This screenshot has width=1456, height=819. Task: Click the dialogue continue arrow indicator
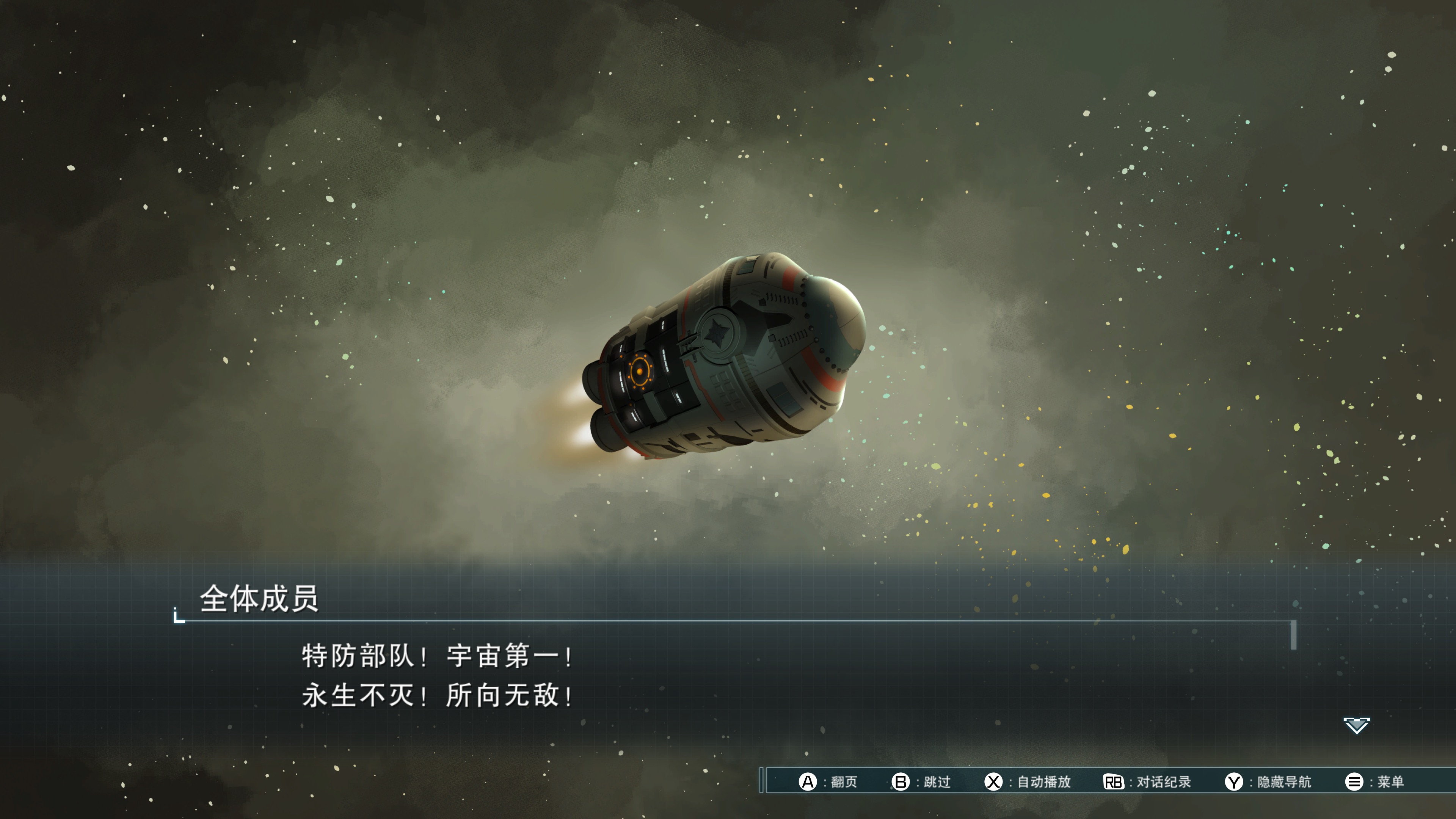(x=1356, y=725)
